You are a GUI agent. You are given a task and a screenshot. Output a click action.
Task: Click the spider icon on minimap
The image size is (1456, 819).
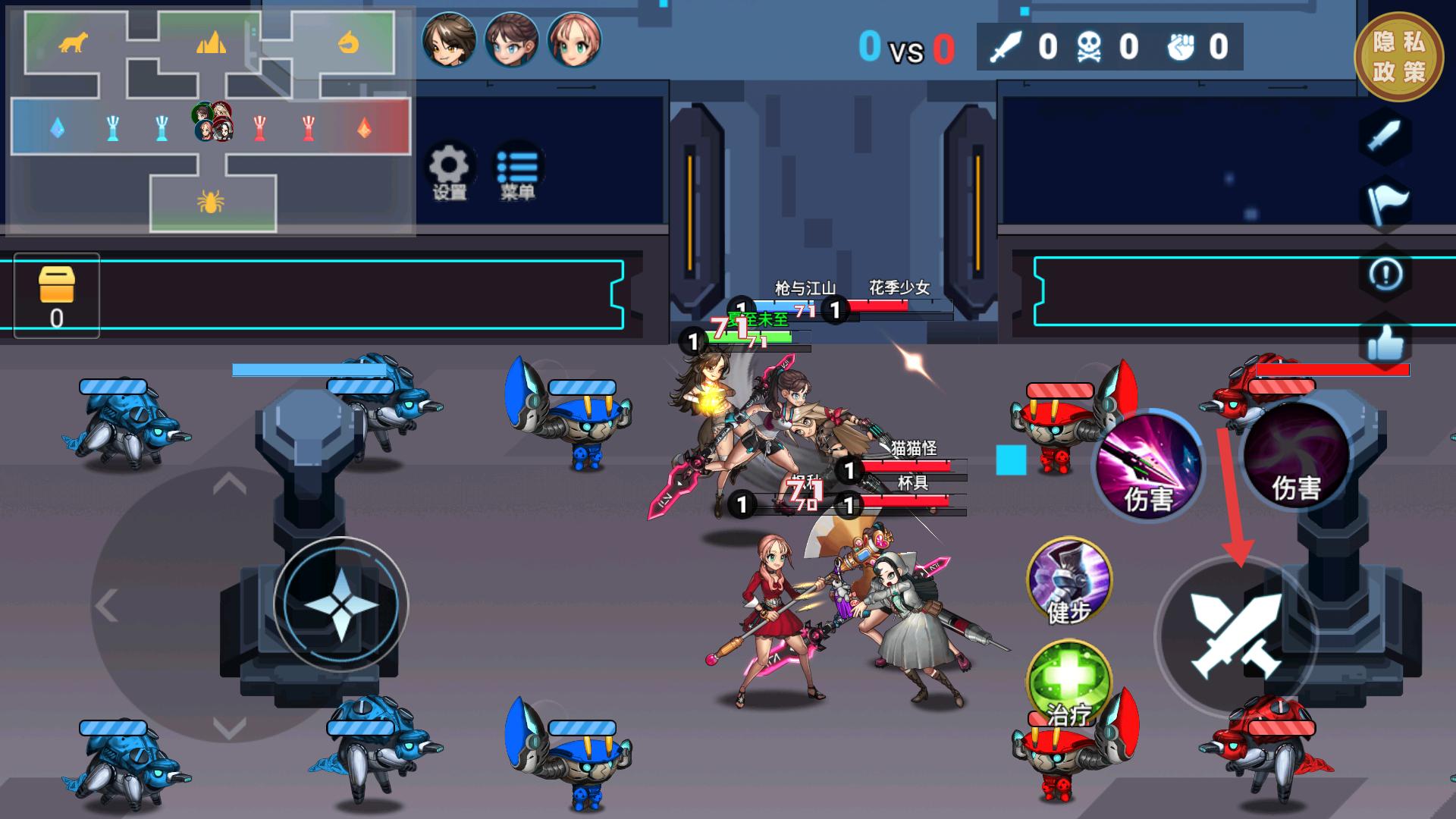click(210, 202)
